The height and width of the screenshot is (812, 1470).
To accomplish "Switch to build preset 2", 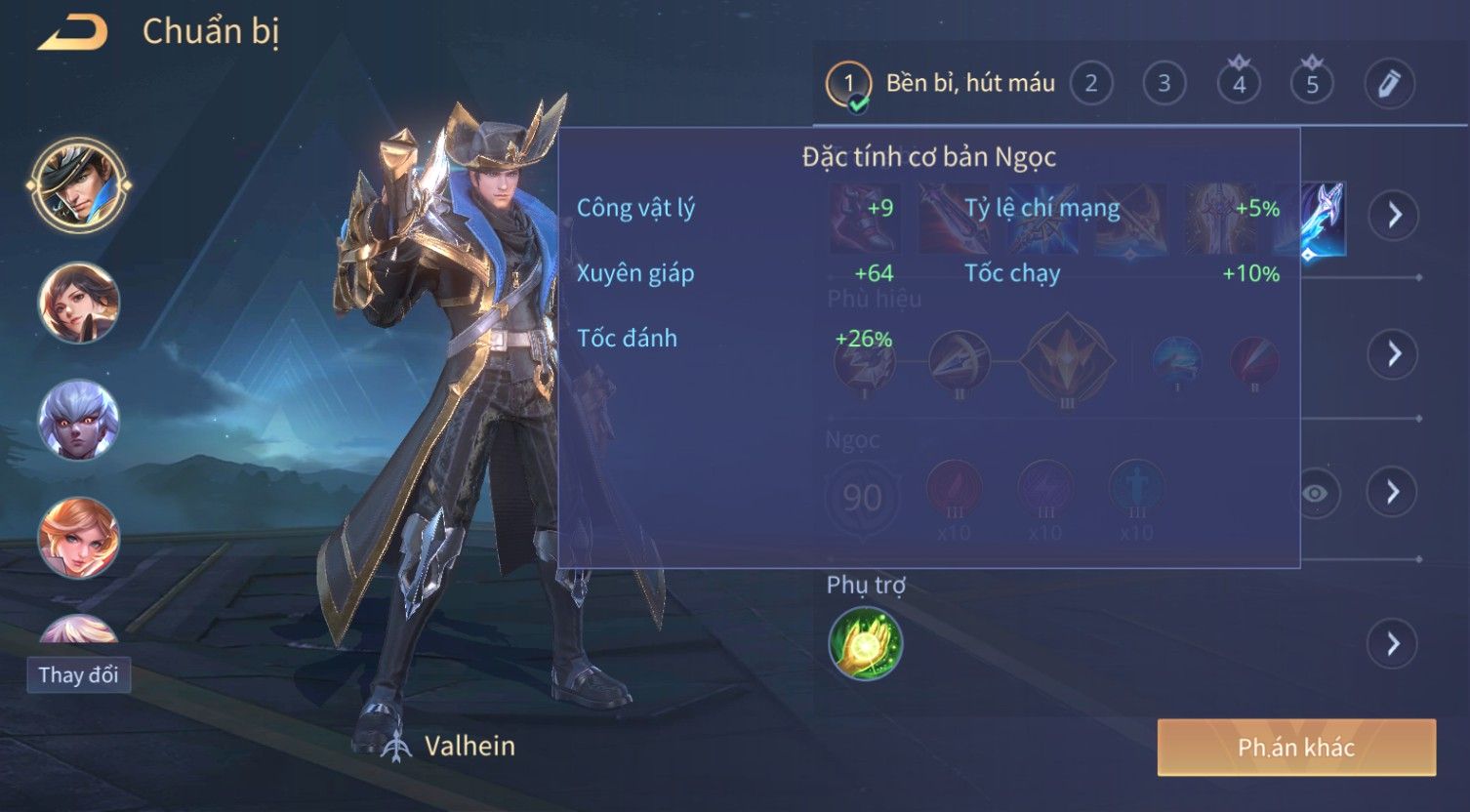I will (1091, 84).
